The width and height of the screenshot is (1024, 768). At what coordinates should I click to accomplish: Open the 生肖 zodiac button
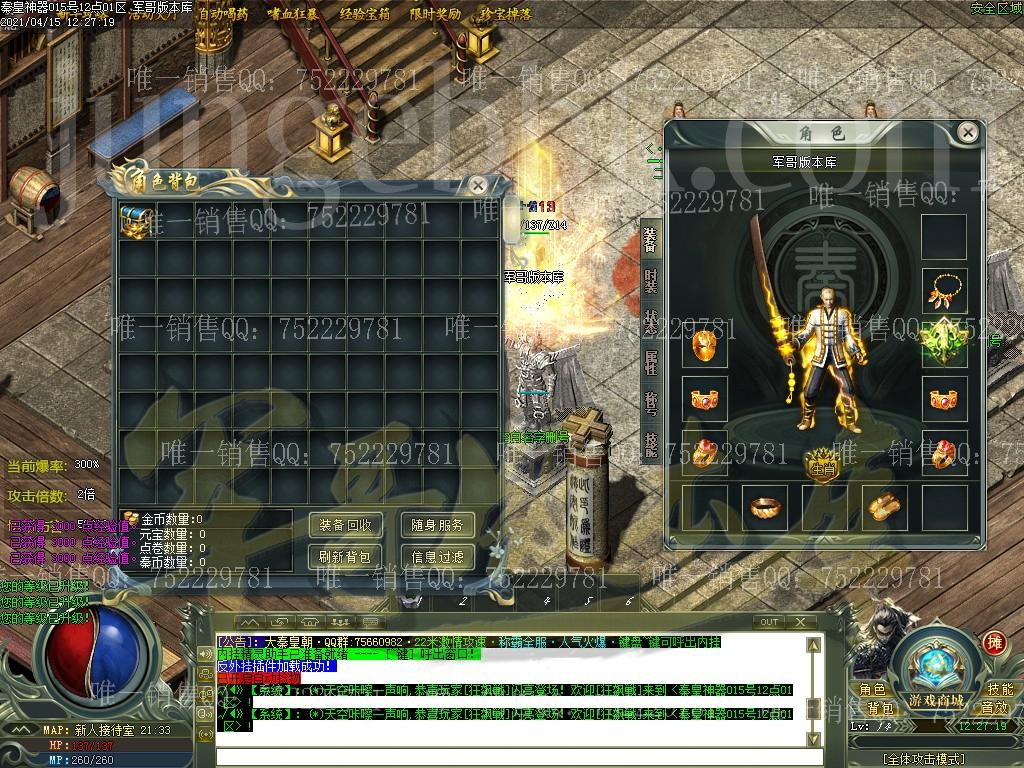click(x=822, y=466)
